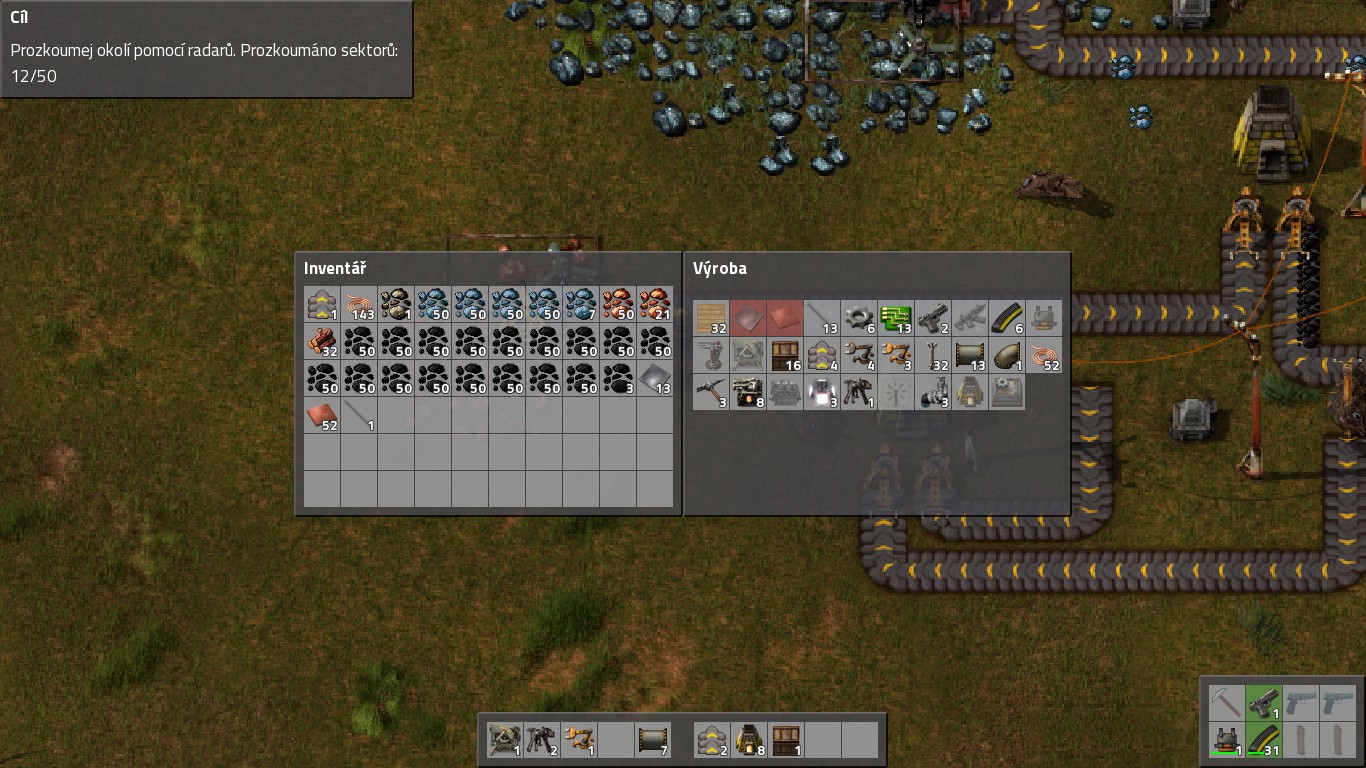Choose the pistol recipe in crafting panel

[933, 319]
